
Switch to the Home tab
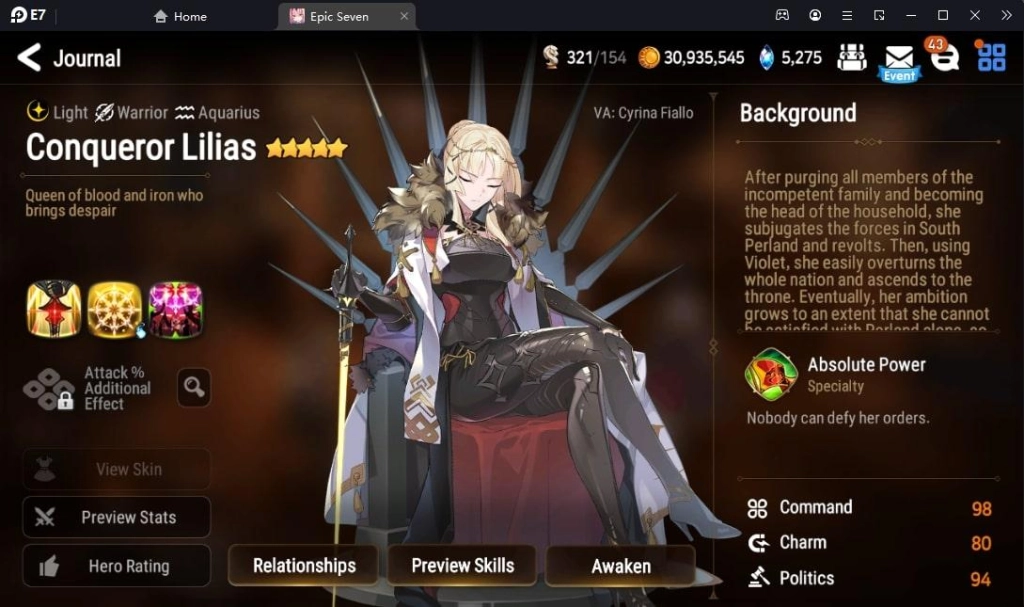coord(181,16)
